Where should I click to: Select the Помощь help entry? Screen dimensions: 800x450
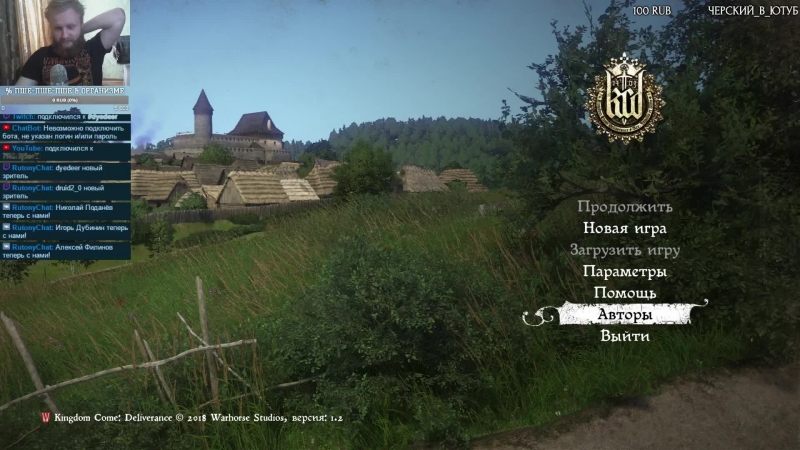pos(625,293)
